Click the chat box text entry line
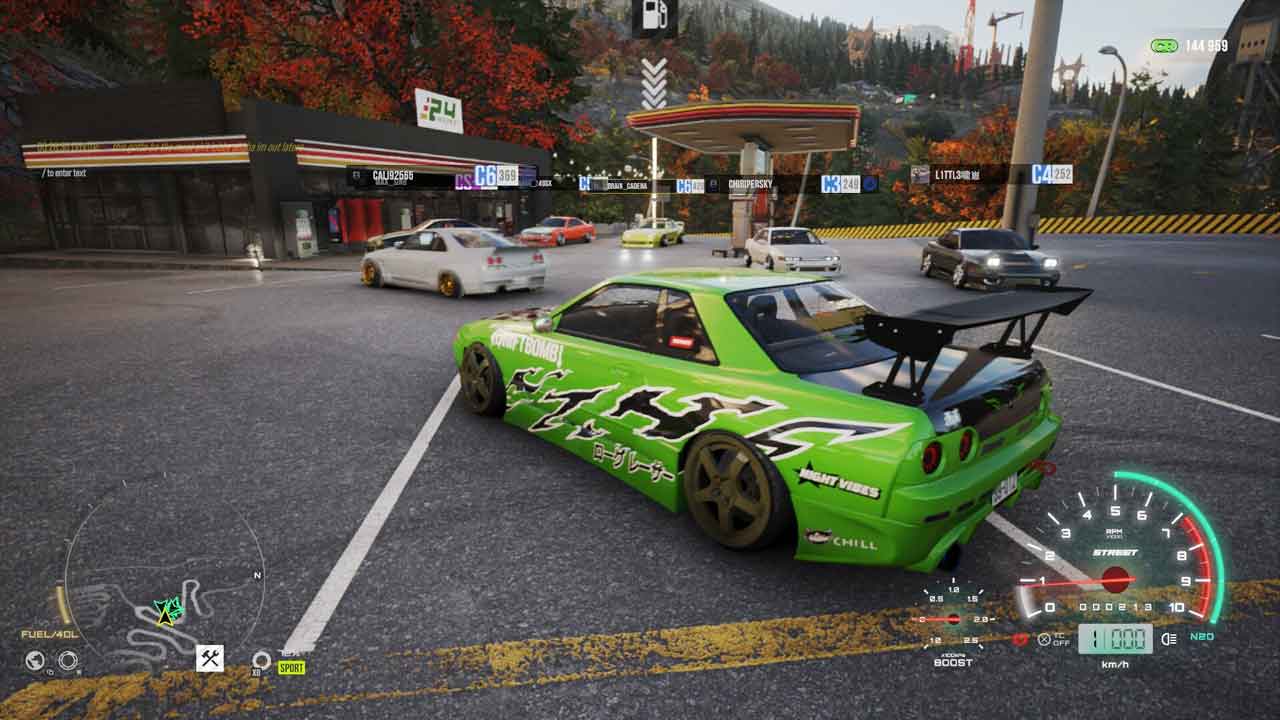The width and height of the screenshot is (1280, 720). click(66, 173)
